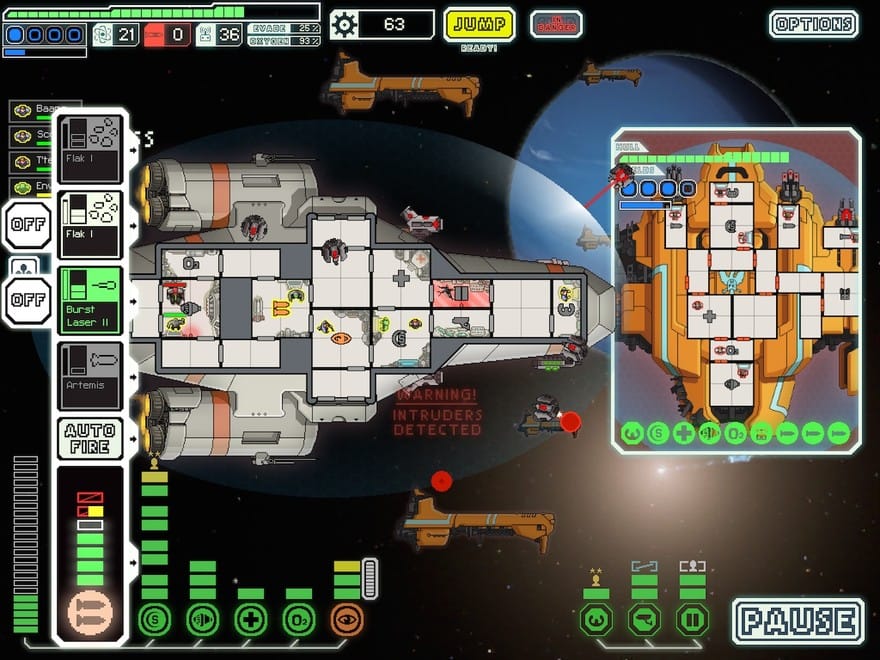
Task: Select the Burst Laser II weapon
Action: tap(90, 300)
